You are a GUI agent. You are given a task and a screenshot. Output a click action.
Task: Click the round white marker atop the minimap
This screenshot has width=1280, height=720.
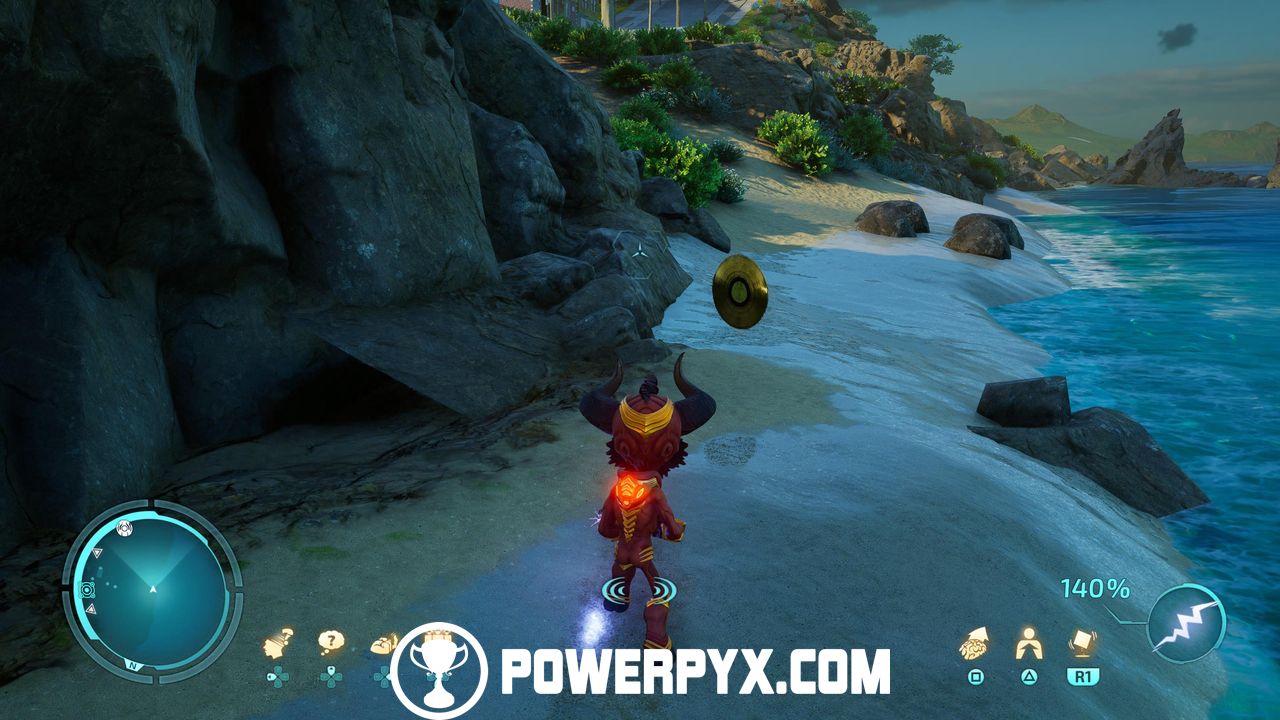coord(123,526)
